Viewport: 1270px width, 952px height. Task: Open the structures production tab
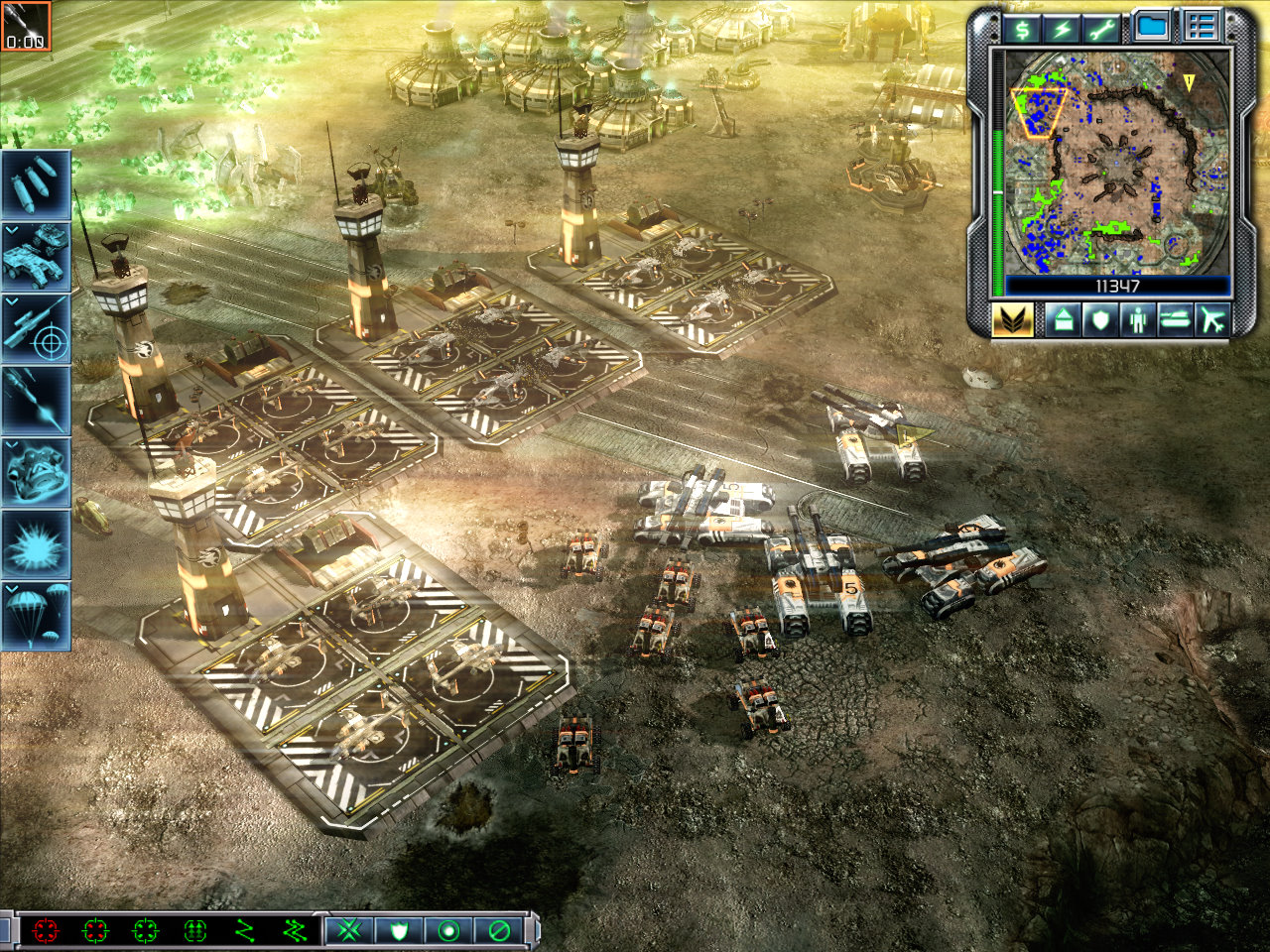[x=1062, y=320]
